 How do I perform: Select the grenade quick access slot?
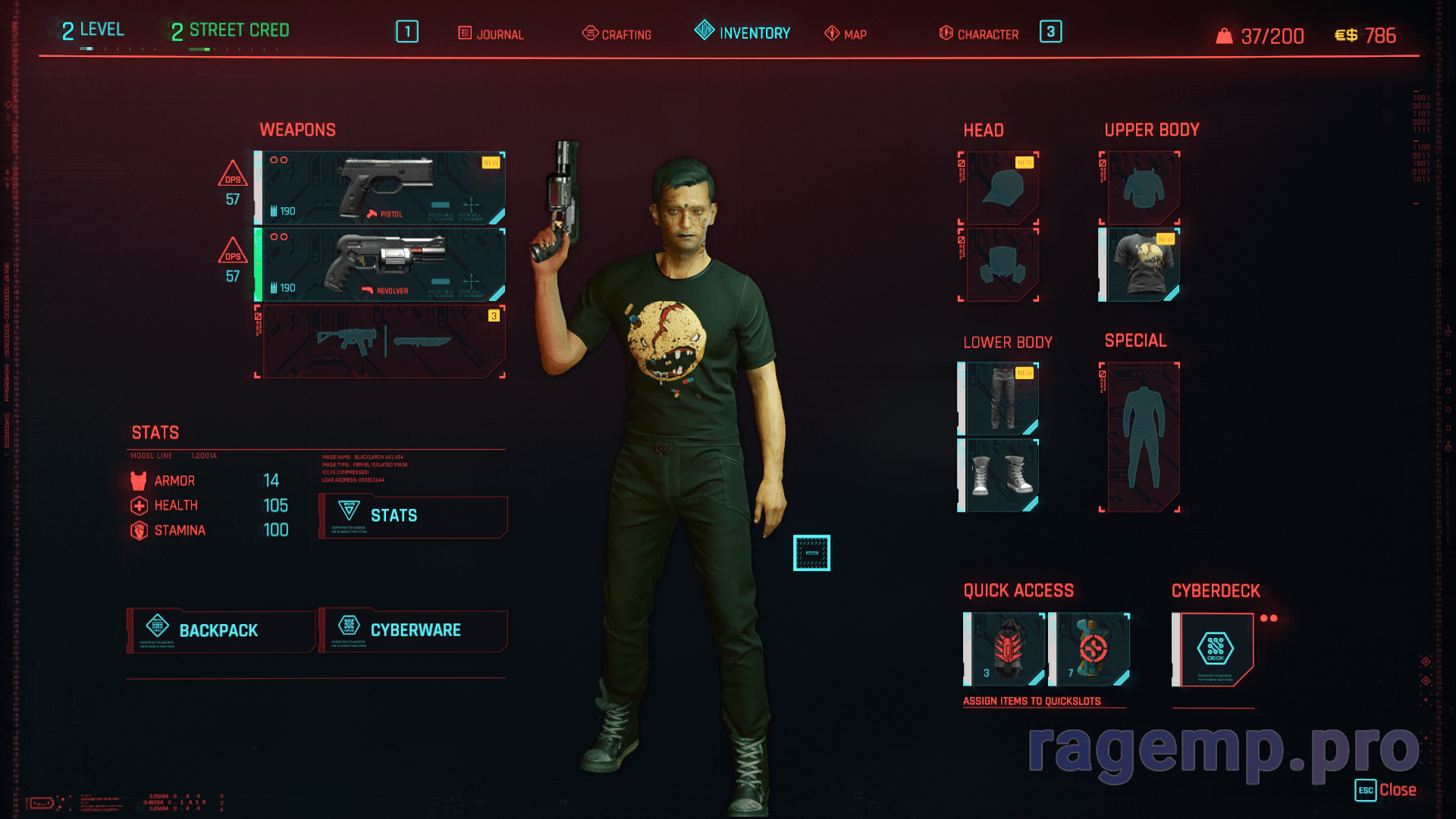coord(1006,649)
